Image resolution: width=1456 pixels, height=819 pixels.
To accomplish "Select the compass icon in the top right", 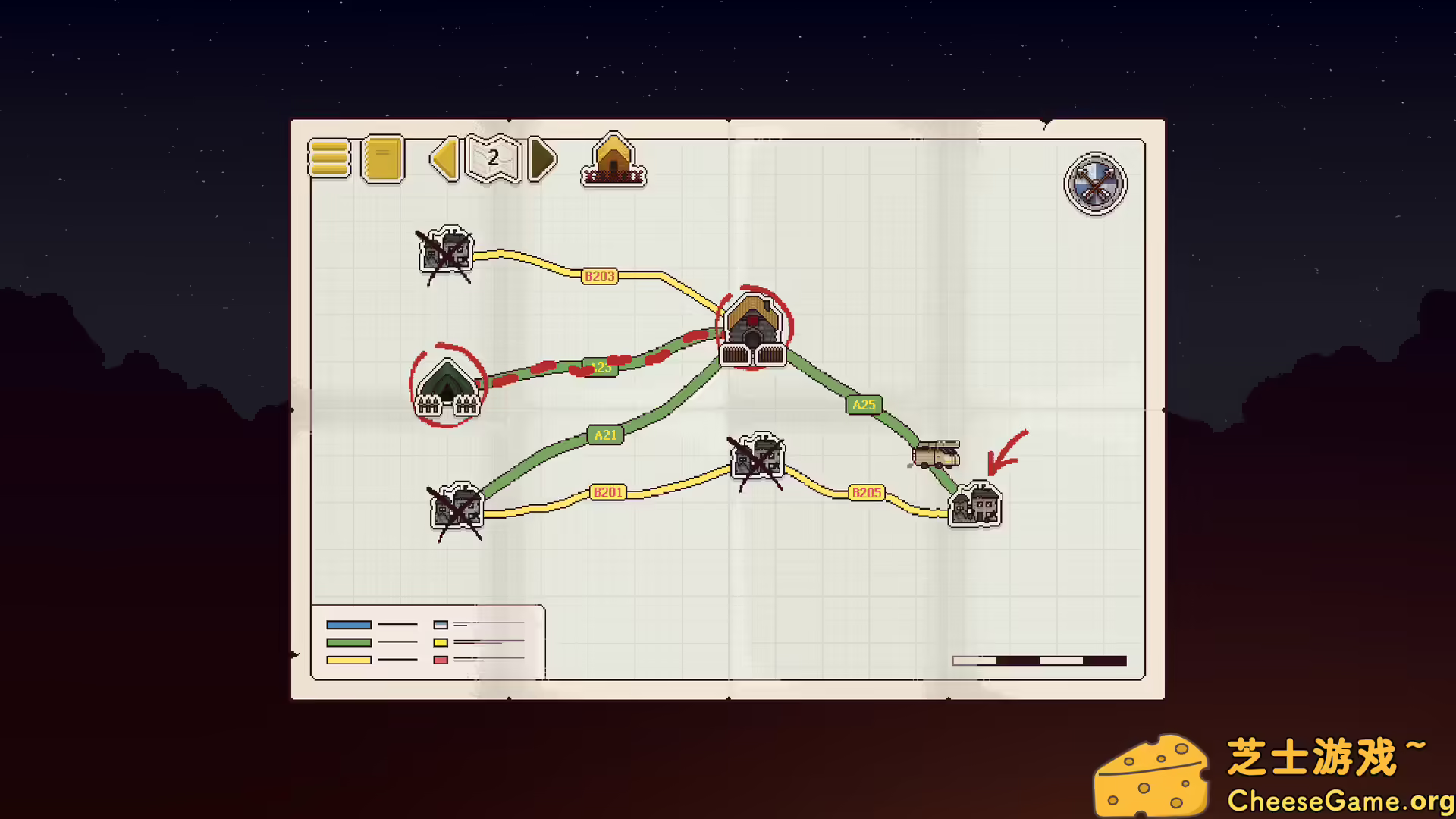I will [x=1095, y=183].
